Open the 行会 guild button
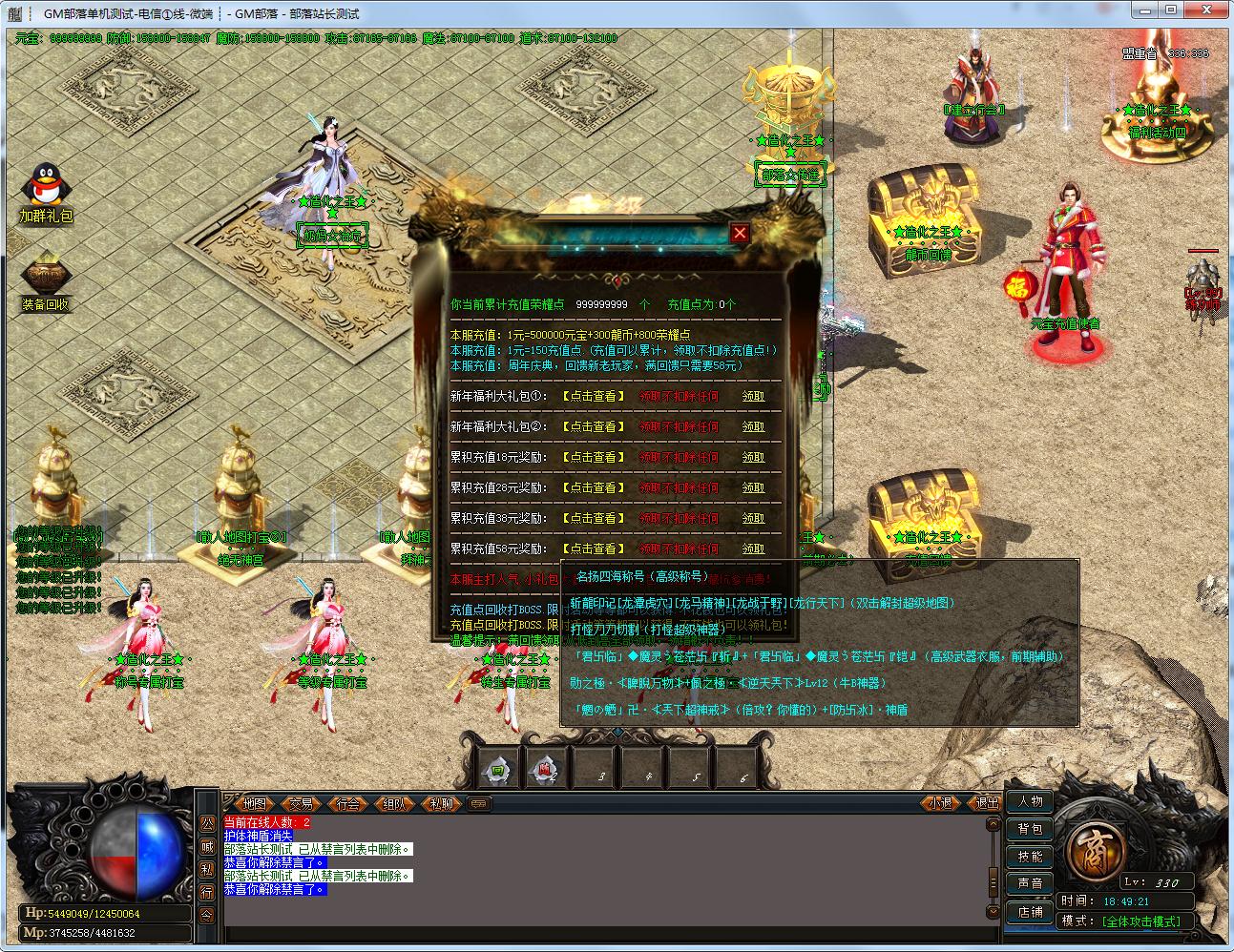Viewport: 1234px width, 952px height. (348, 803)
